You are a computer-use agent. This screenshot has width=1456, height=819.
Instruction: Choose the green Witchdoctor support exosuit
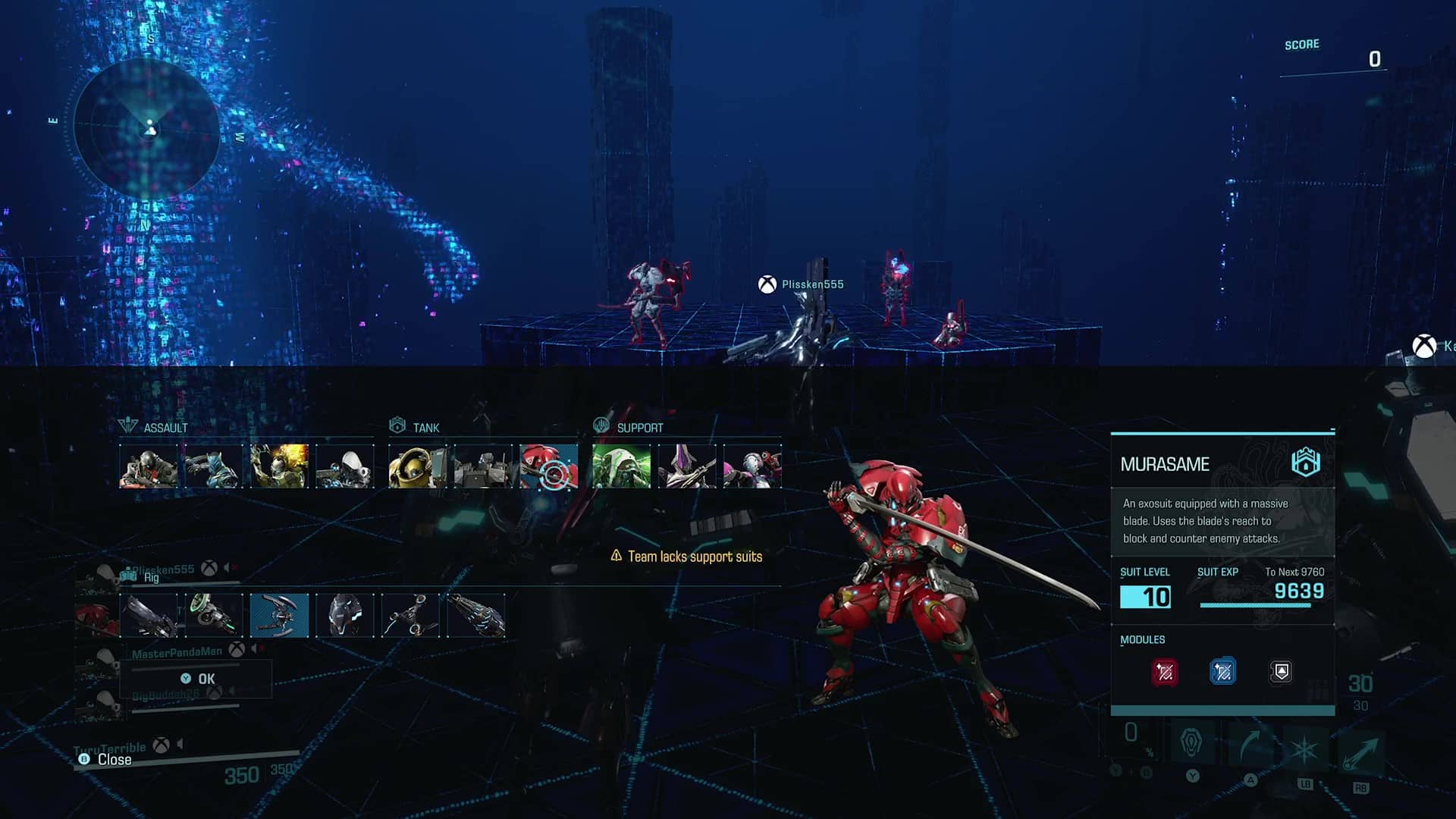point(621,466)
